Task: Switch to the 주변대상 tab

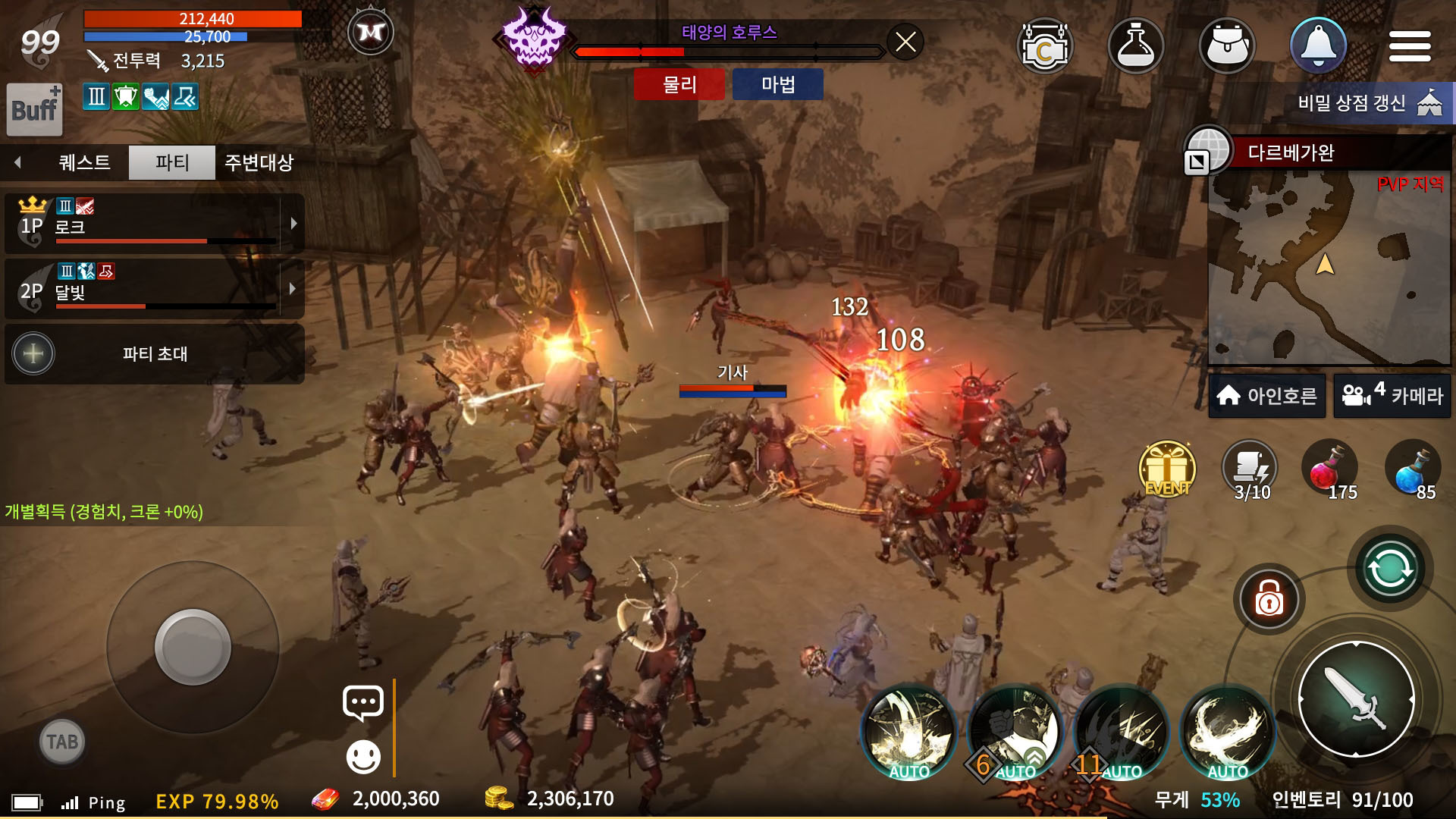Action: pyautogui.click(x=259, y=162)
